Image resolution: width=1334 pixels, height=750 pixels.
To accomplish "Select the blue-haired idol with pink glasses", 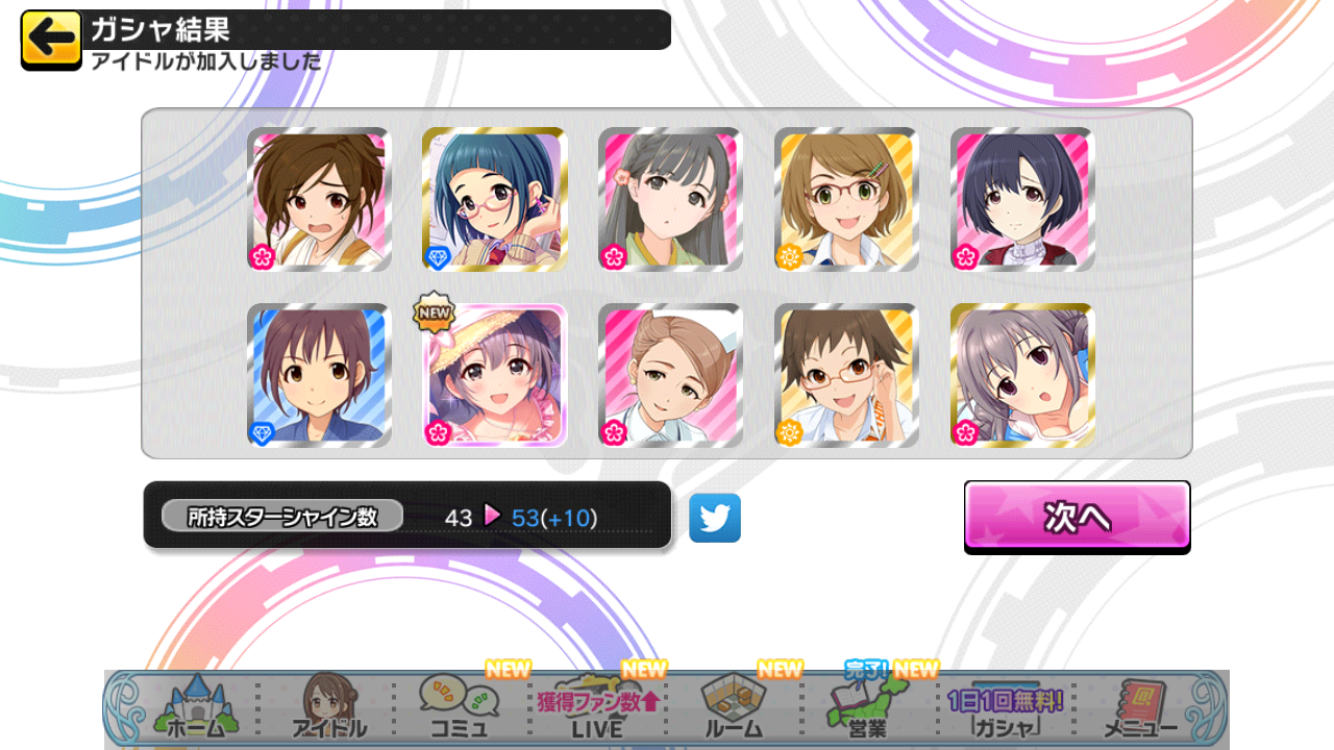I will 495,199.
